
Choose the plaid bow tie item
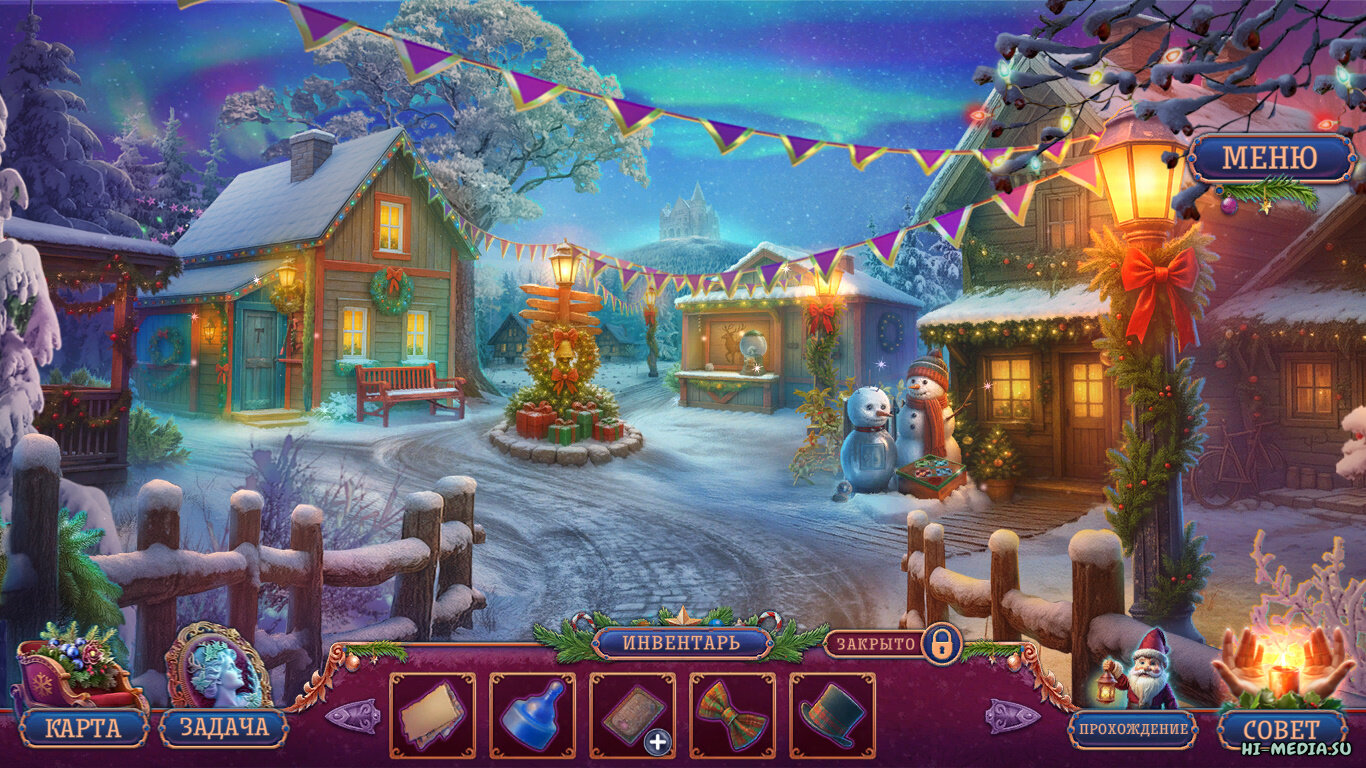[x=732, y=715]
